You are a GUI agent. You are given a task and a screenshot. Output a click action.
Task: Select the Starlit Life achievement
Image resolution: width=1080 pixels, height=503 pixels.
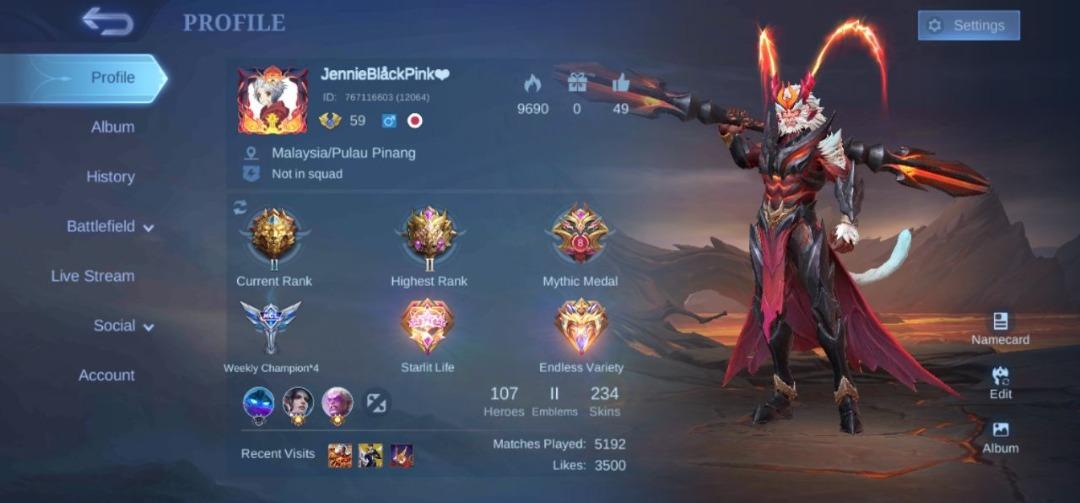[x=428, y=327]
